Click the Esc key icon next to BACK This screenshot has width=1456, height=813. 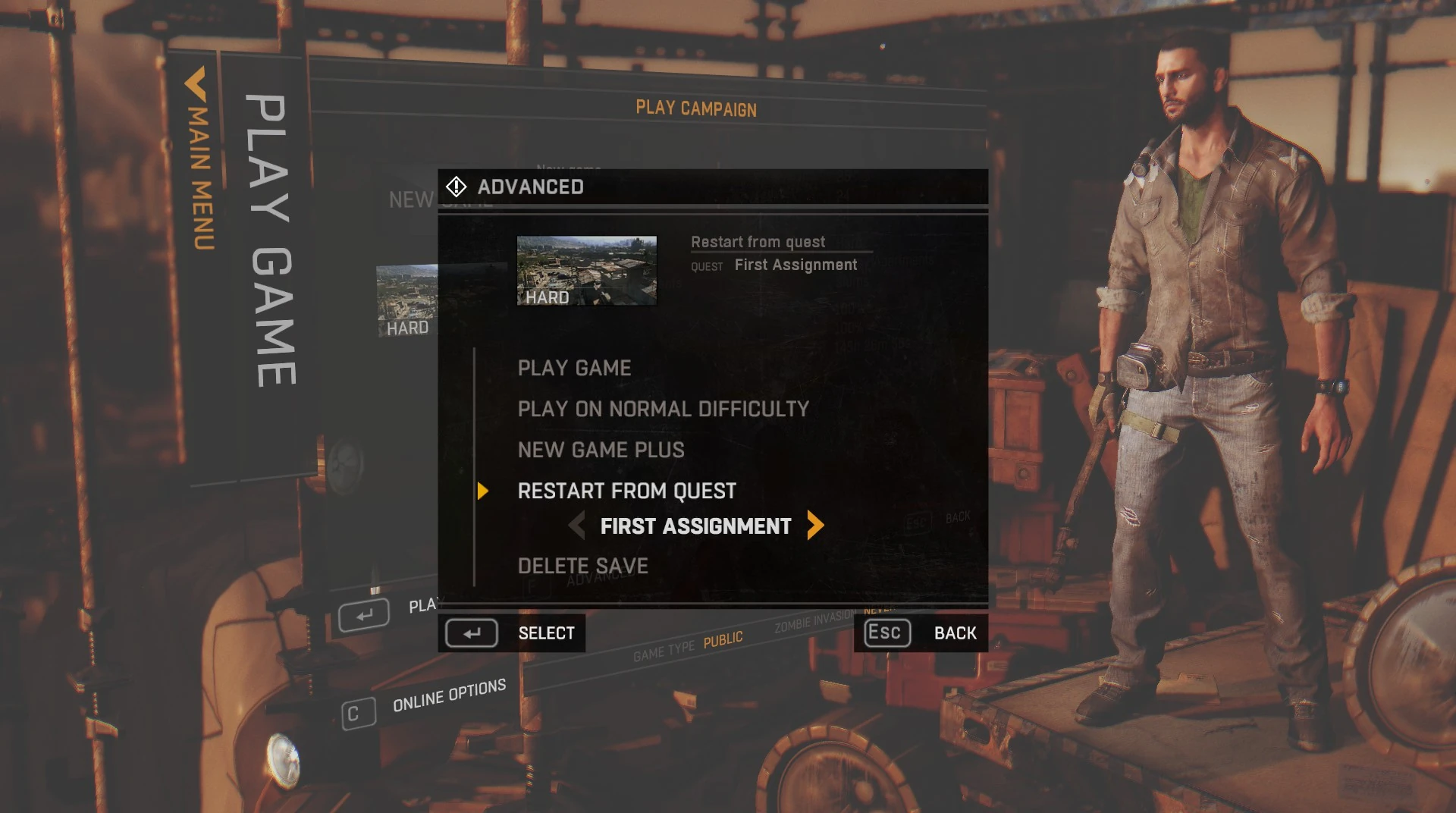(885, 632)
